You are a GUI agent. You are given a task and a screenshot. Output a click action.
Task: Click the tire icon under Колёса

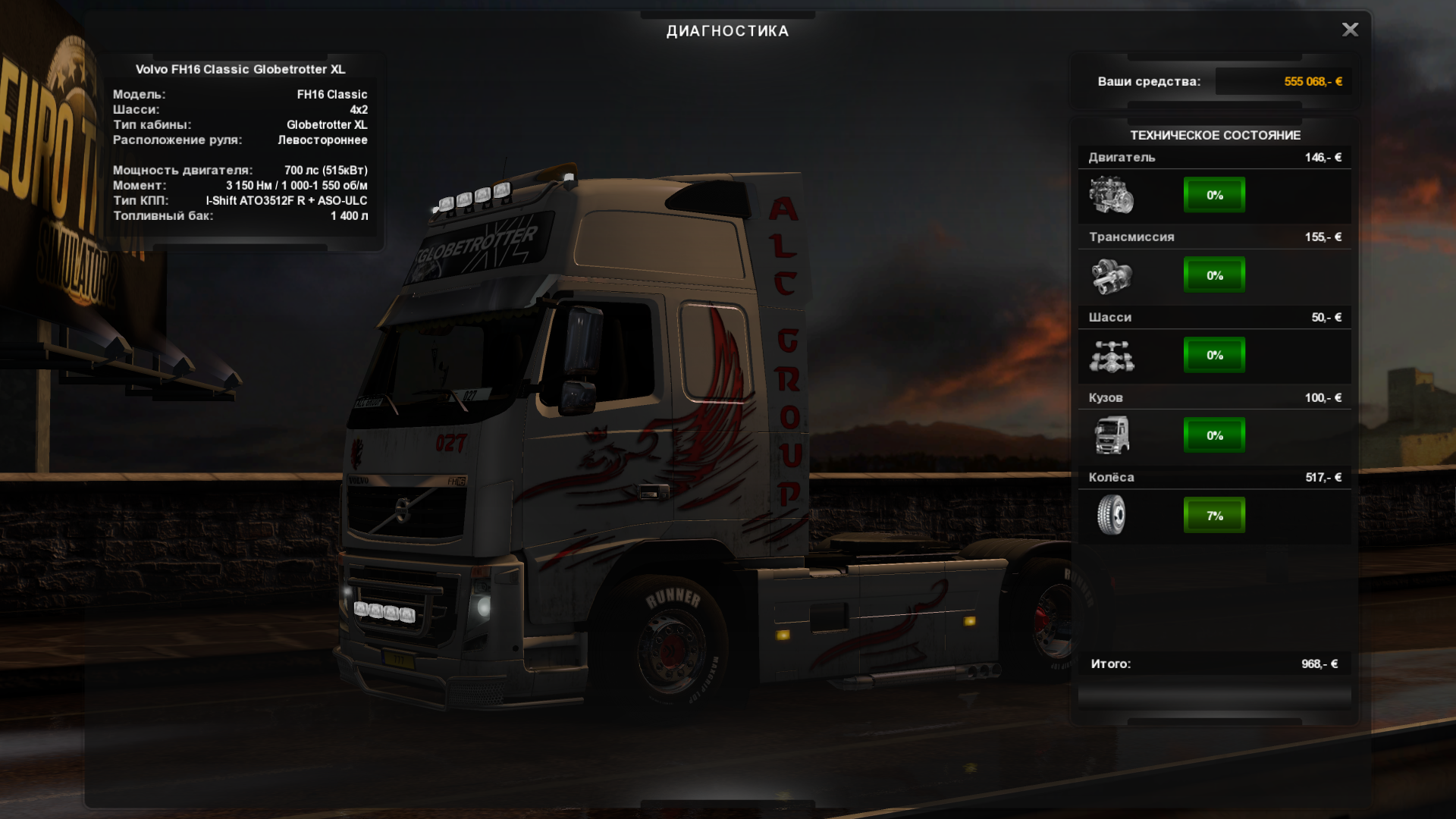pos(1111,515)
